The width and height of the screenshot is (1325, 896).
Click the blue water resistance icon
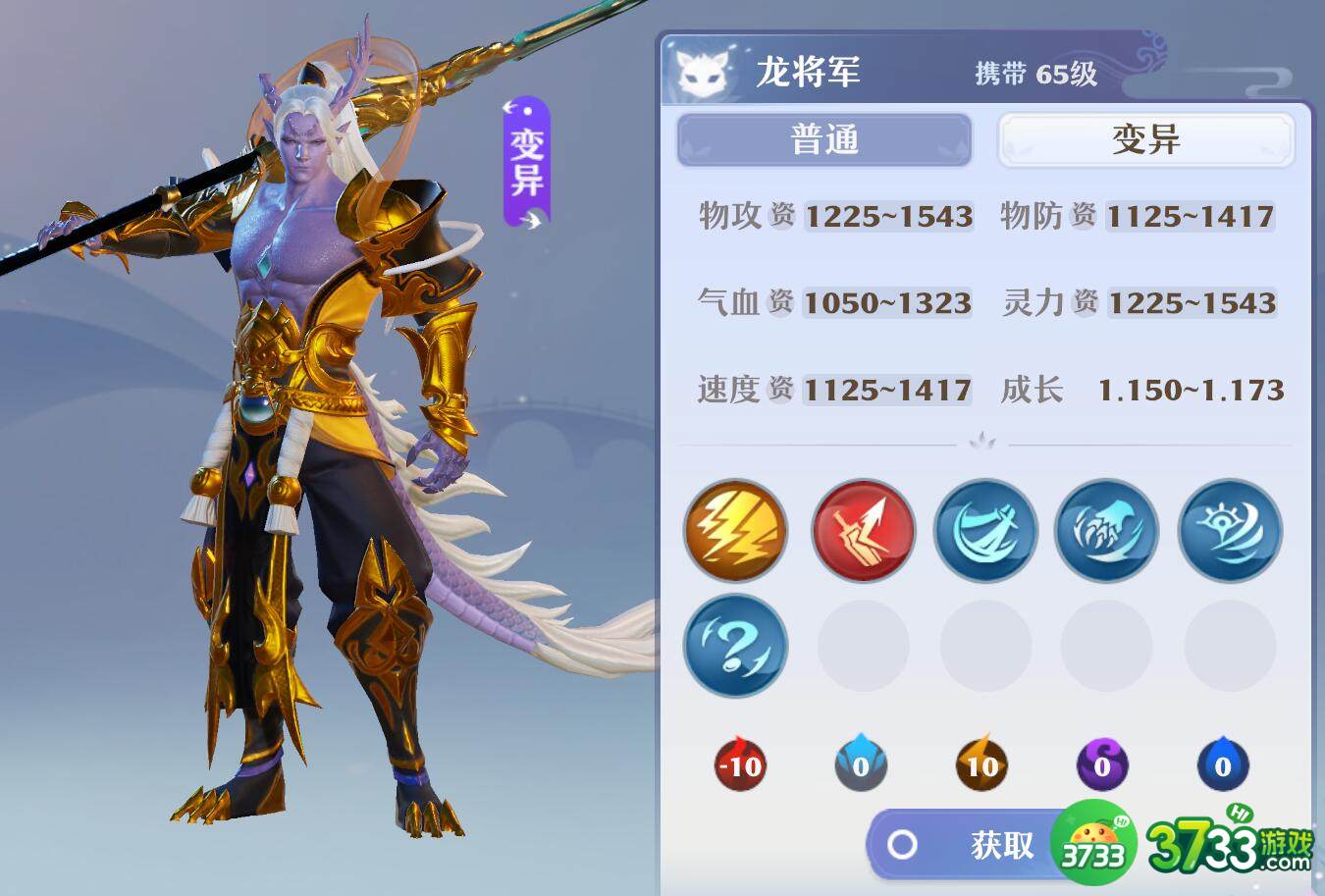pos(1224,765)
